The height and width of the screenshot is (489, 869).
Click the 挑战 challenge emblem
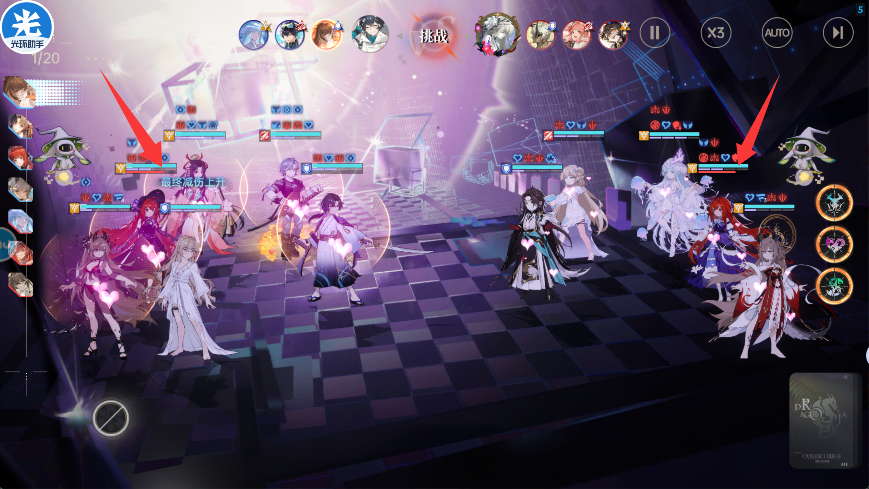pos(434,34)
